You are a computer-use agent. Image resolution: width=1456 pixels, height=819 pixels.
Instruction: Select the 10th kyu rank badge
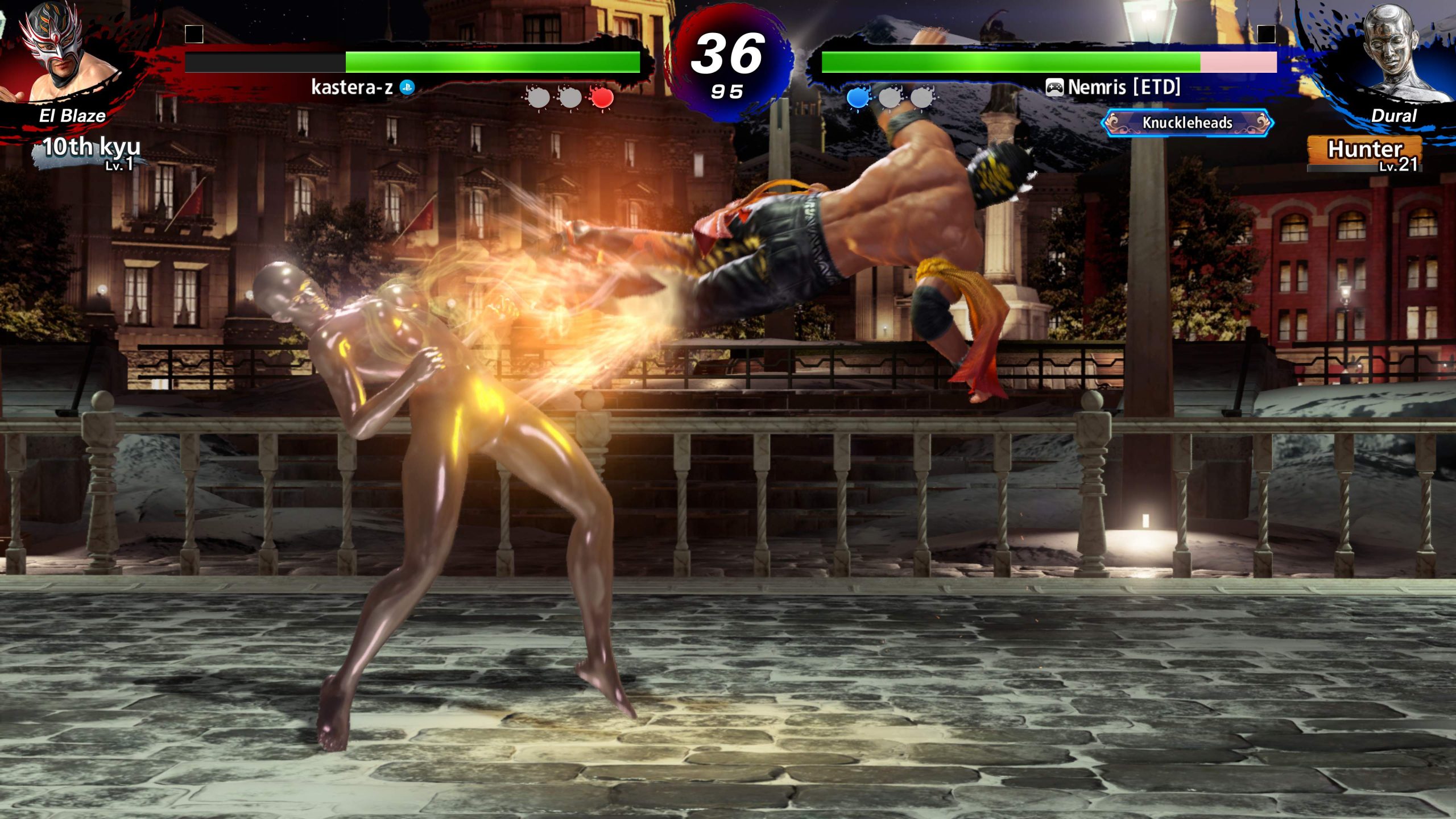tap(91, 151)
